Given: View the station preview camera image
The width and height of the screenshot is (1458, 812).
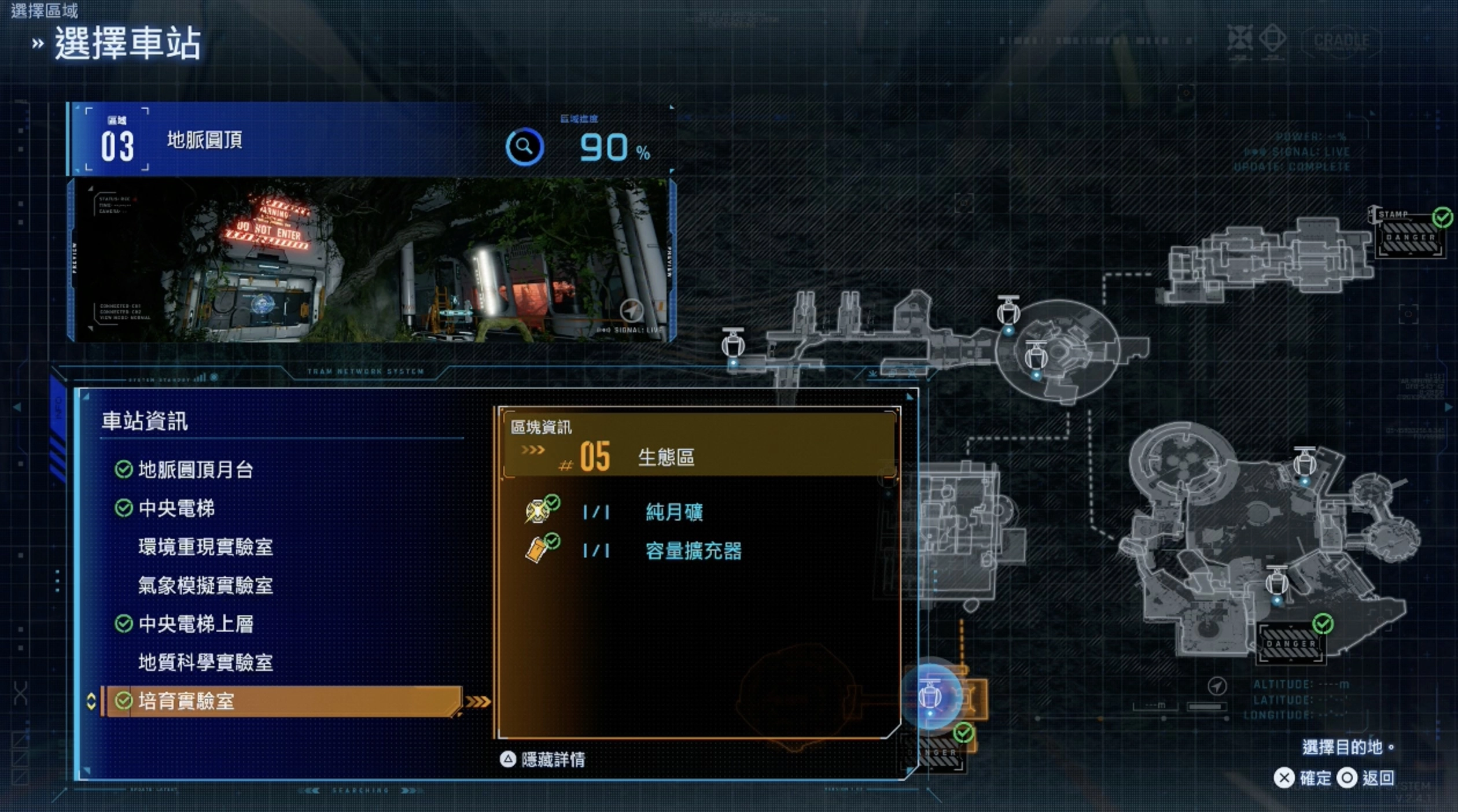Looking at the screenshot, I should (x=370, y=260).
